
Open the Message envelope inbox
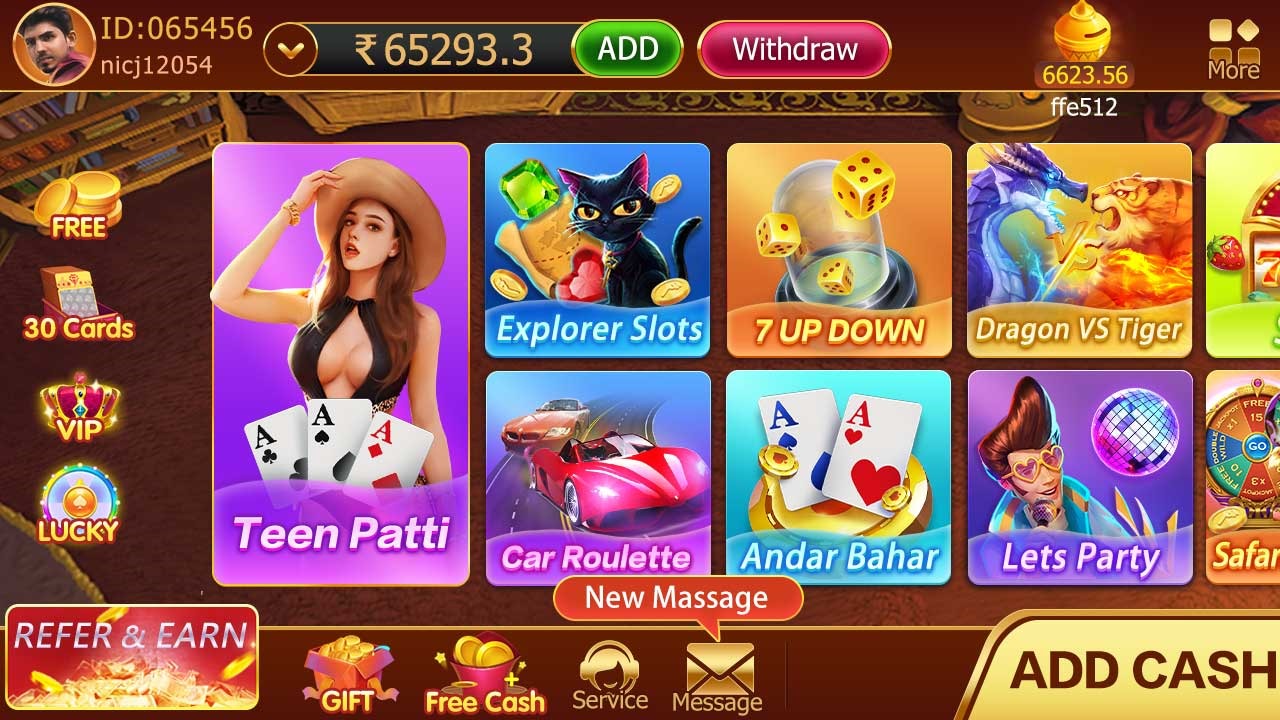point(717,678)
